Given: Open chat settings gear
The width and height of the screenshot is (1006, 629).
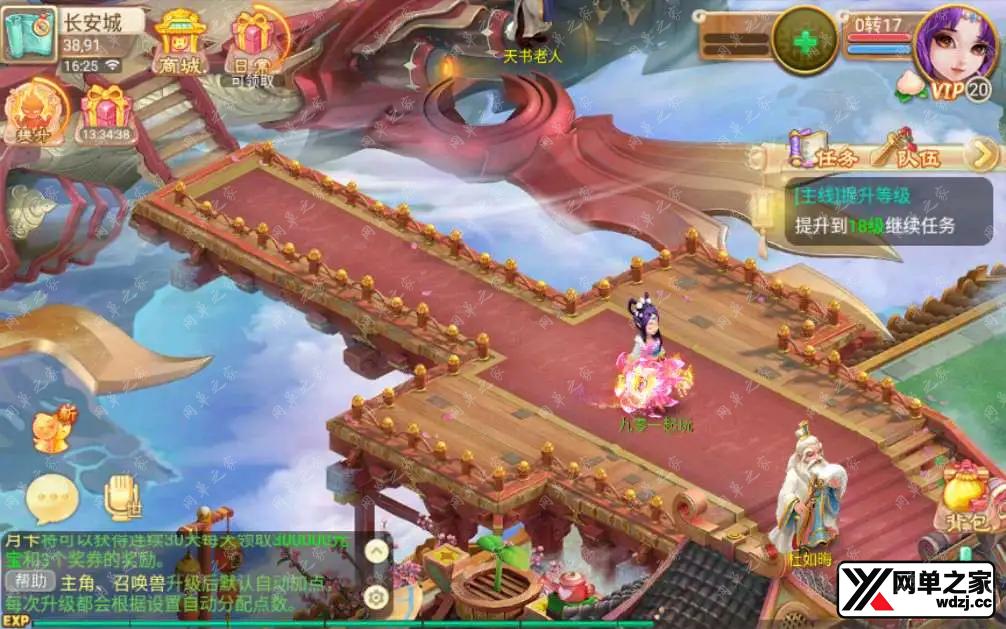Looking at the screenshot, I should (376, 598).
